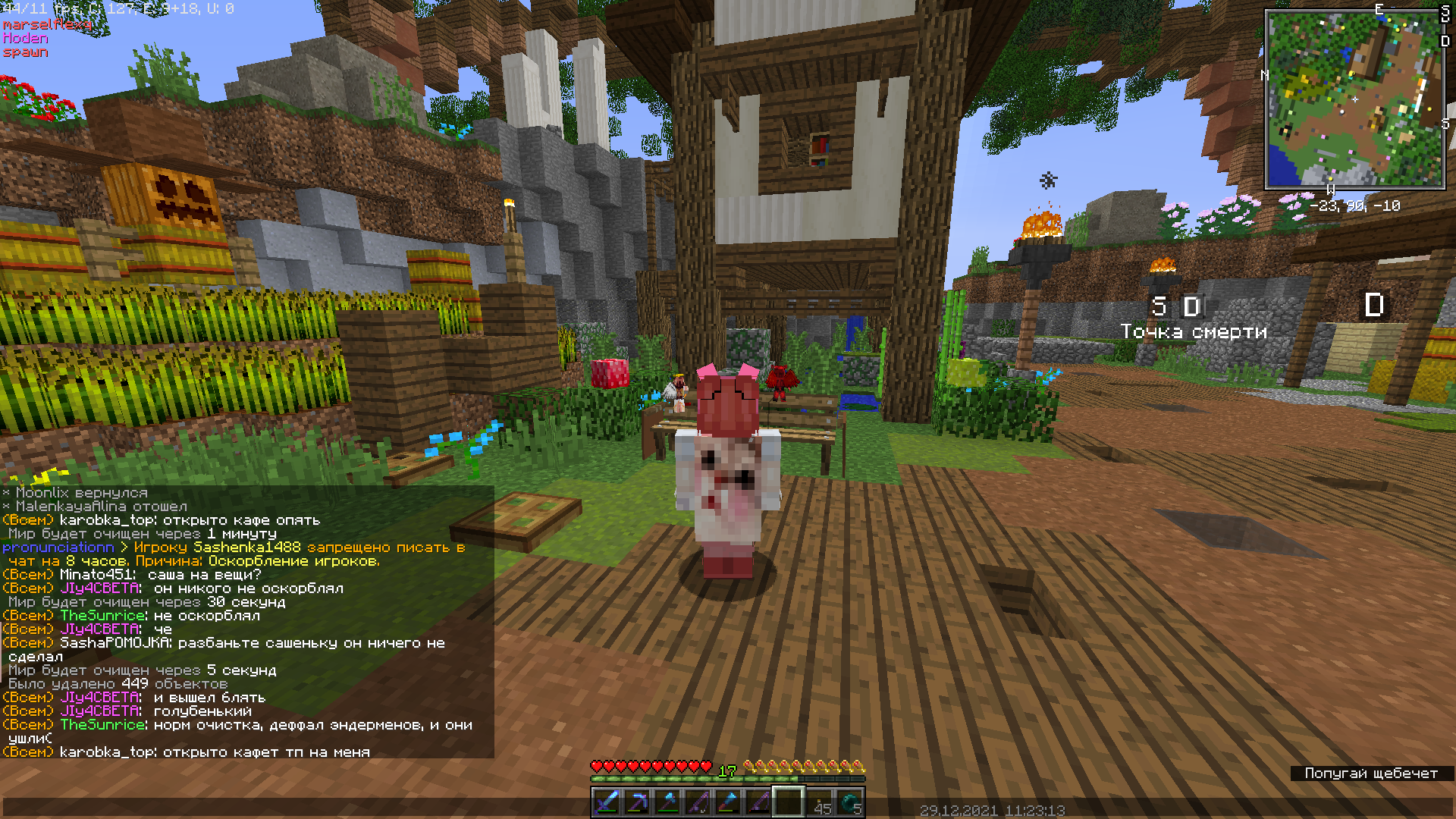The width and height of the screenshot is (1456, 819).
Task: Select the diamond sword hotbar slot
Action: 607,802
